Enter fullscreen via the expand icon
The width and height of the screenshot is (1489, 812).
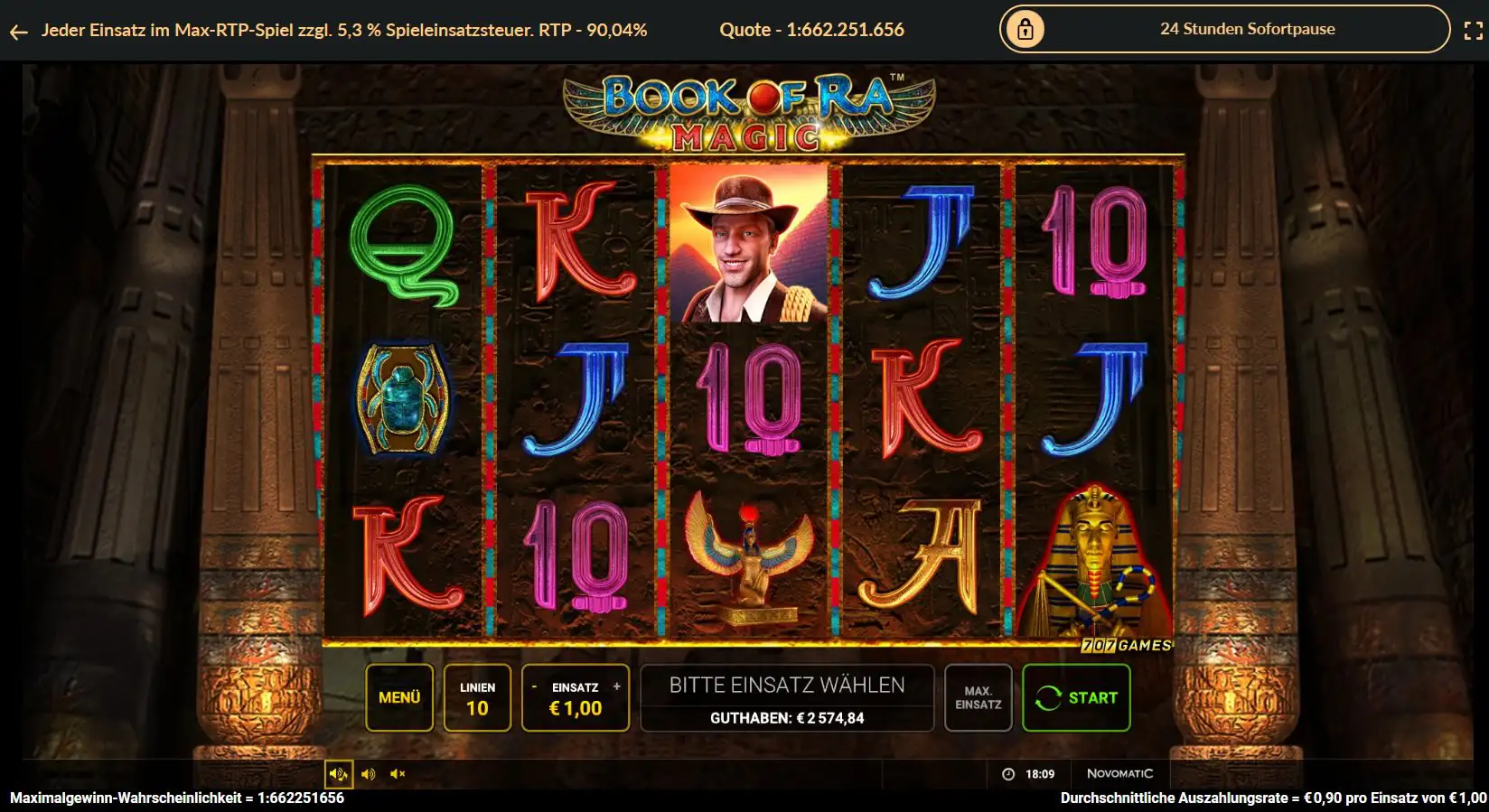click(1469, 28)
